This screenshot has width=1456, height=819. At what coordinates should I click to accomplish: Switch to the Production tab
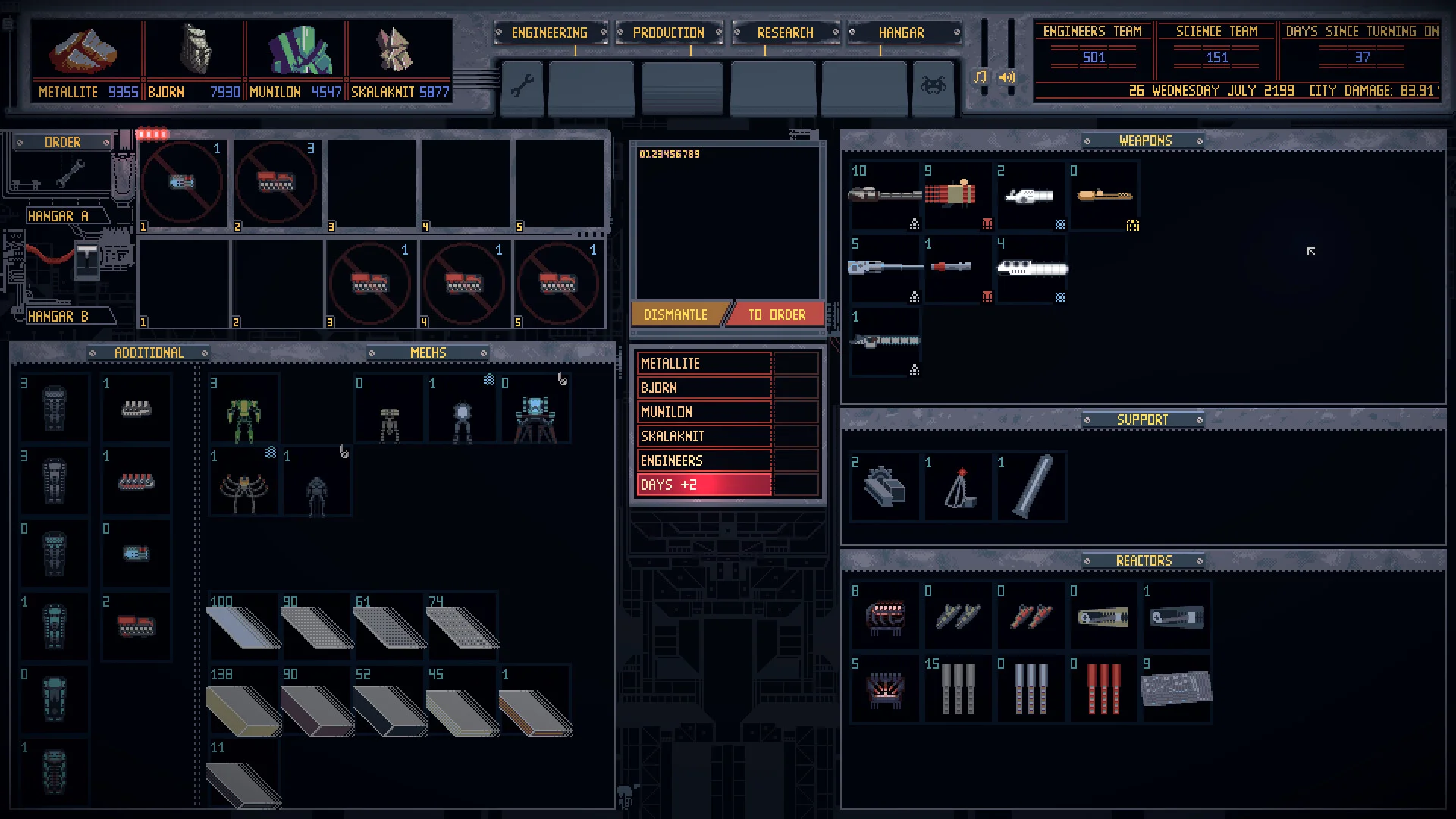click(x=668, y=33)
